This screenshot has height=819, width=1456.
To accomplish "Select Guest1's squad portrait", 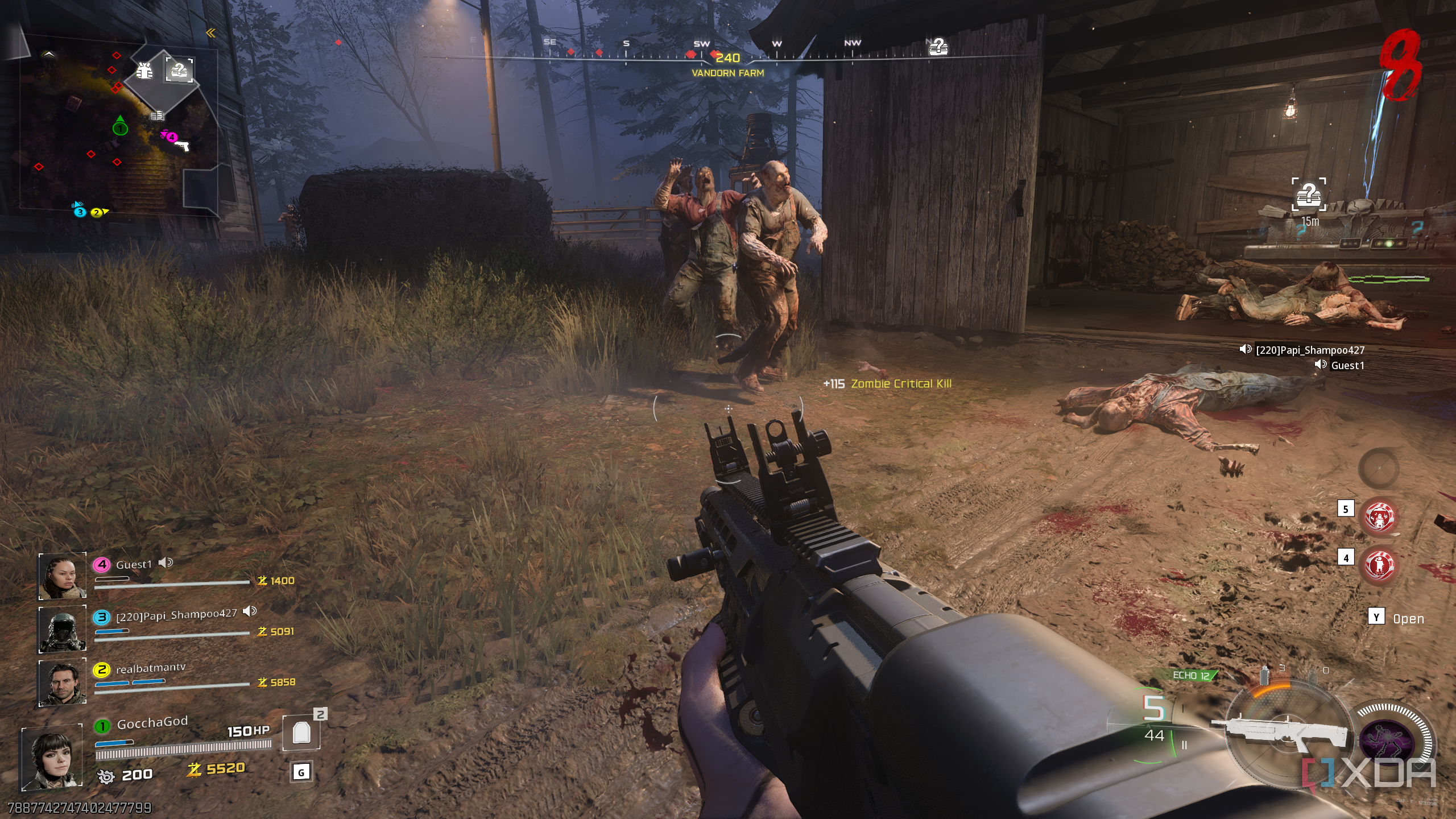I will tap(62, 576).
